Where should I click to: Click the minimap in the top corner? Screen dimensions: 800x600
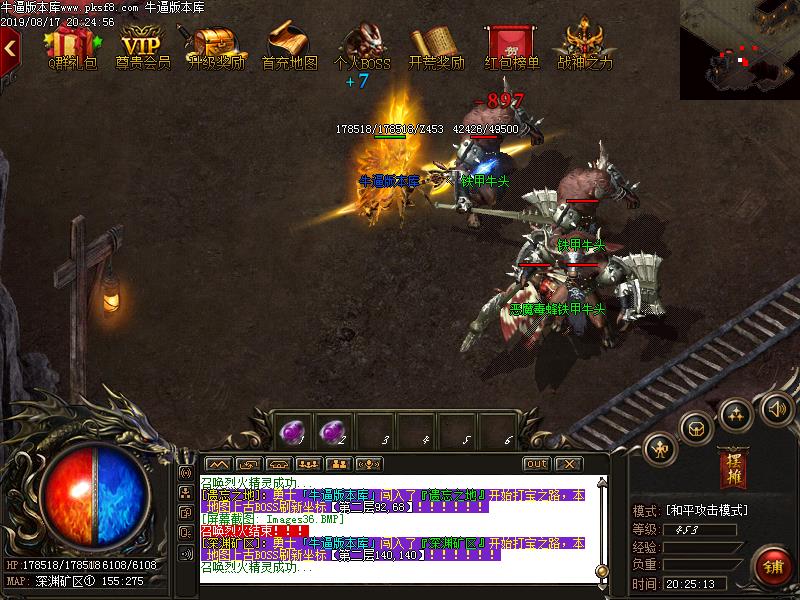pos(740,50)
